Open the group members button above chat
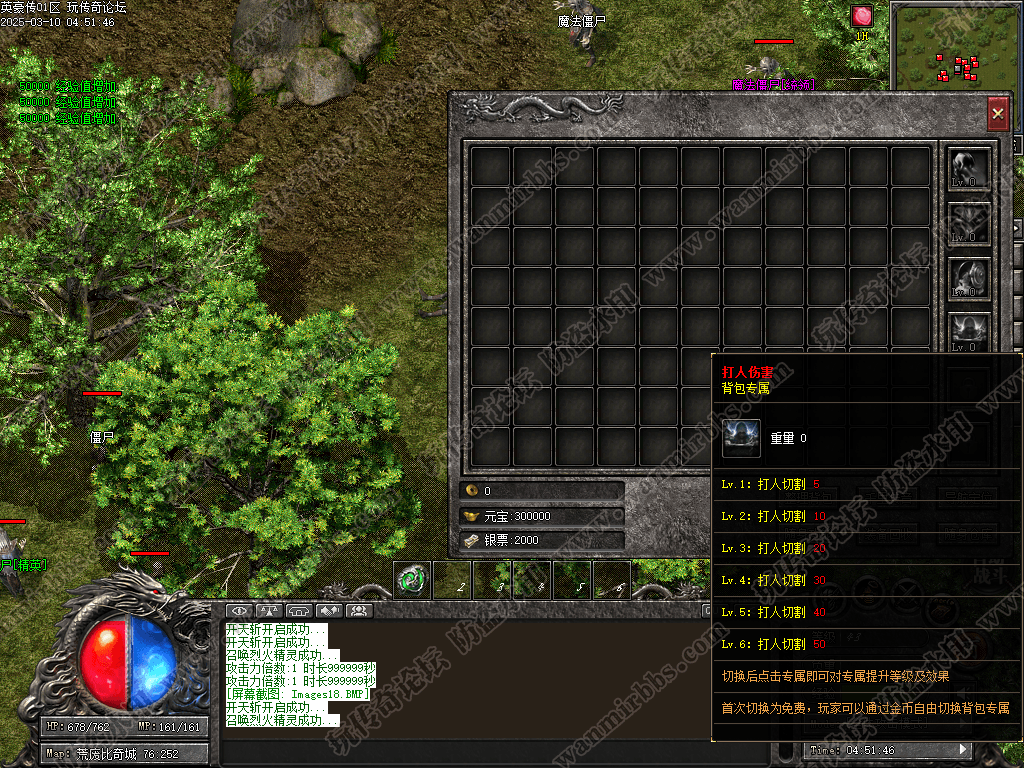 click(x=359, y=610)
